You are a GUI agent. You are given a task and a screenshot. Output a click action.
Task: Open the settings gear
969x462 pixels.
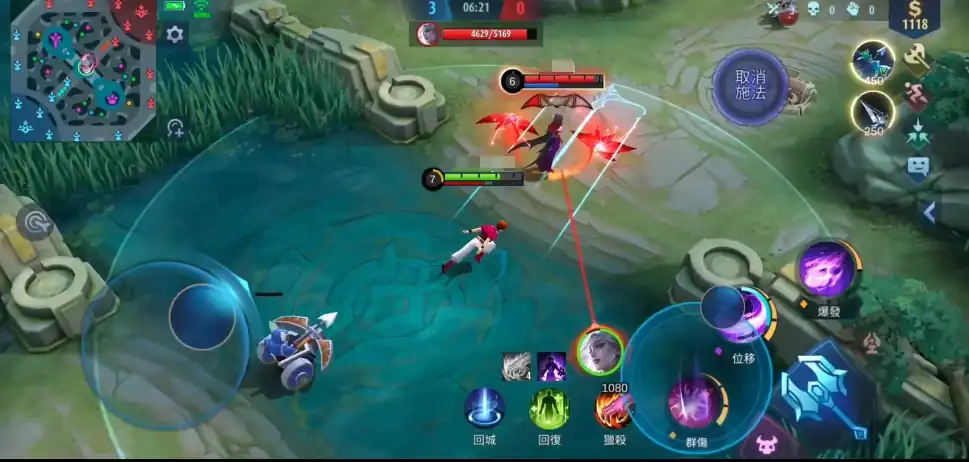175,35
